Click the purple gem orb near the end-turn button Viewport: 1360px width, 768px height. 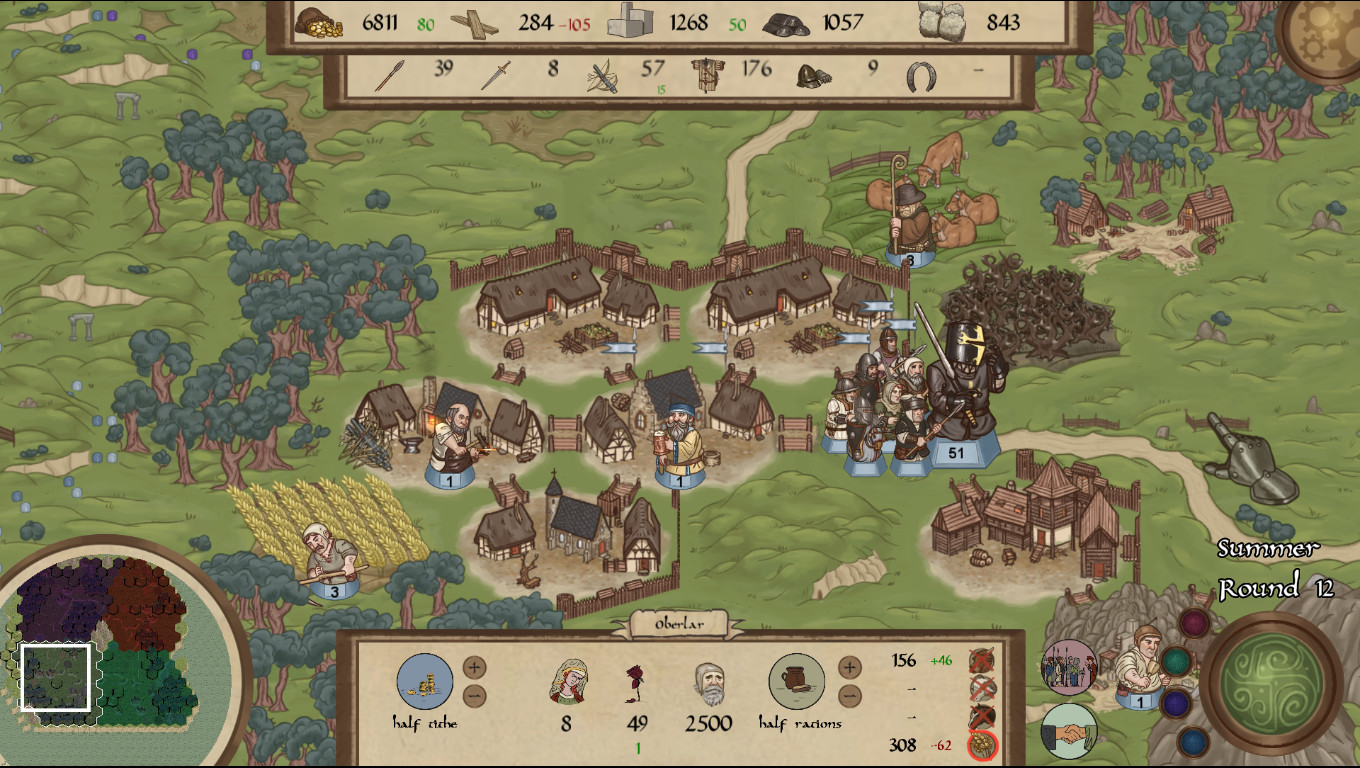pos(1176,704)
